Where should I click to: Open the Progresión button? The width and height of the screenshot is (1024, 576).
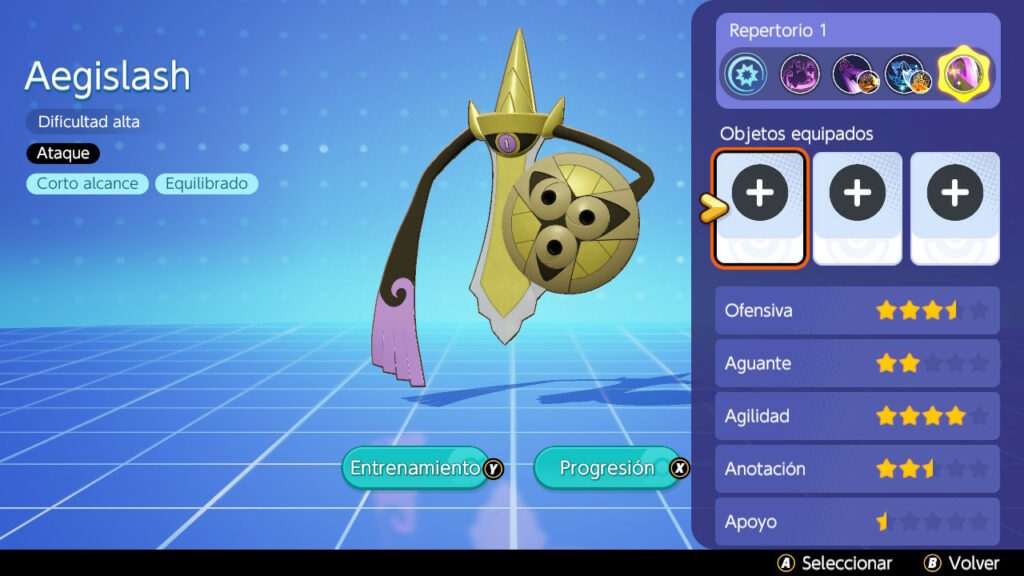pyautogui.click(x=607, y=468)
